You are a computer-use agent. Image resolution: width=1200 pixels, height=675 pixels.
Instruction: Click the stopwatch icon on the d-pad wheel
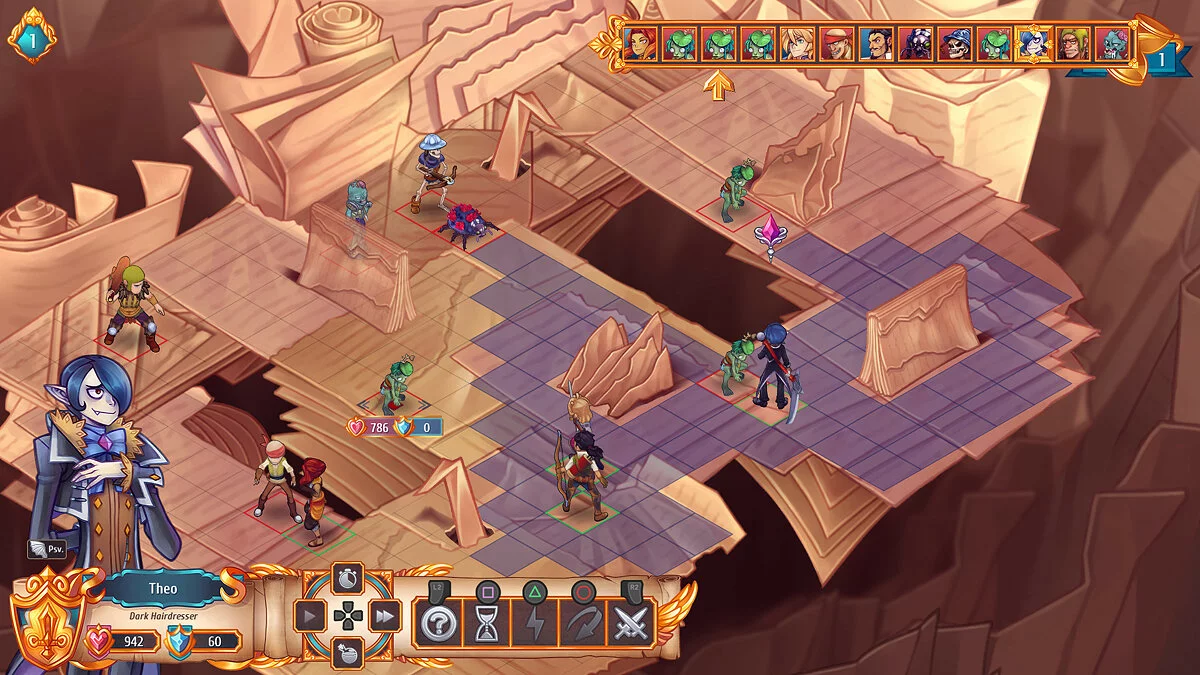[x=347, y=580]
